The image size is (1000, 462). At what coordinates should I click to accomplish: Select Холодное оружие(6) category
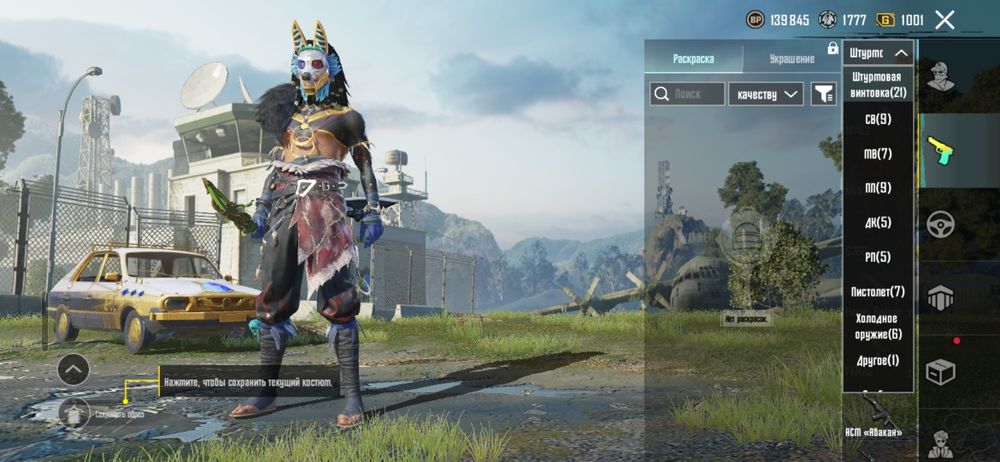(877, 326)
